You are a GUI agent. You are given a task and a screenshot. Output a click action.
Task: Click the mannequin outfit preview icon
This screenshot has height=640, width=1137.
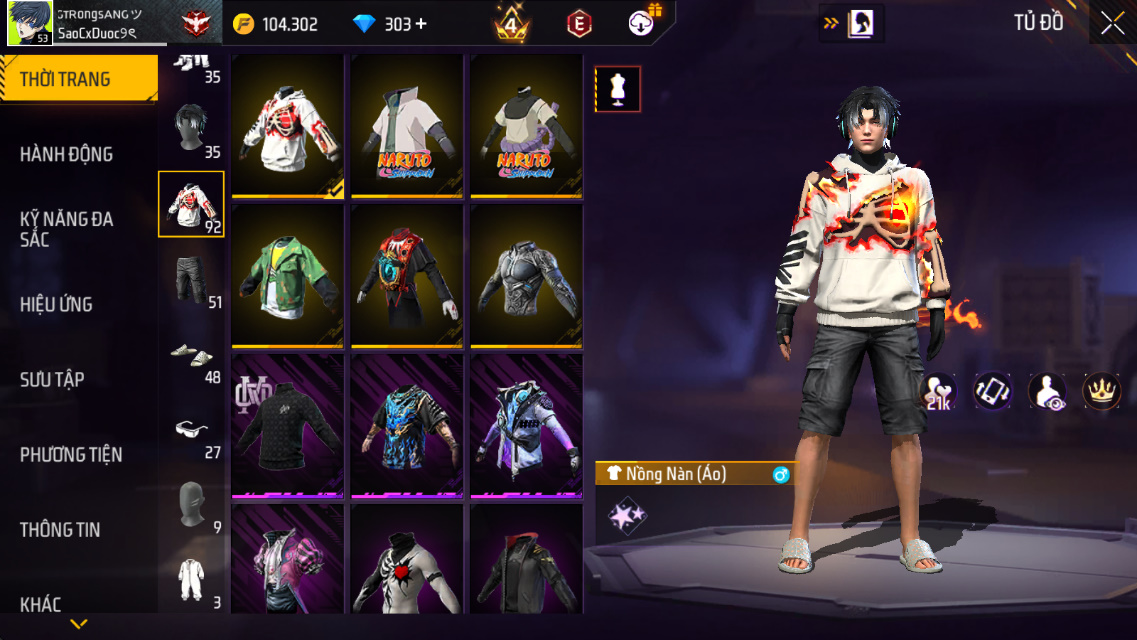tap(617, 89)
